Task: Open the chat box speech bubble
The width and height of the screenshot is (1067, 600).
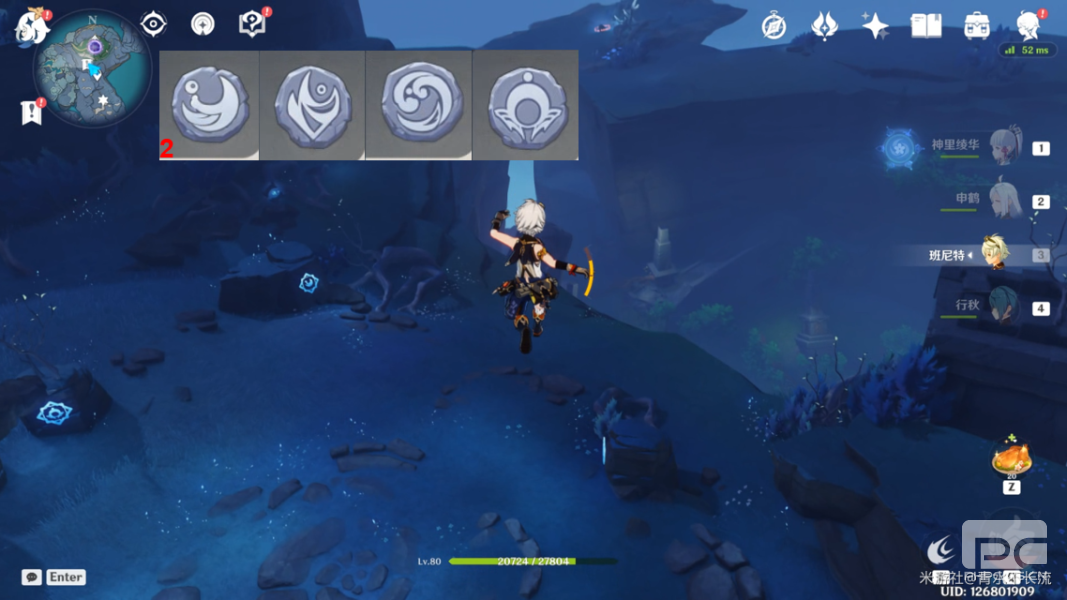Action: 32,577
